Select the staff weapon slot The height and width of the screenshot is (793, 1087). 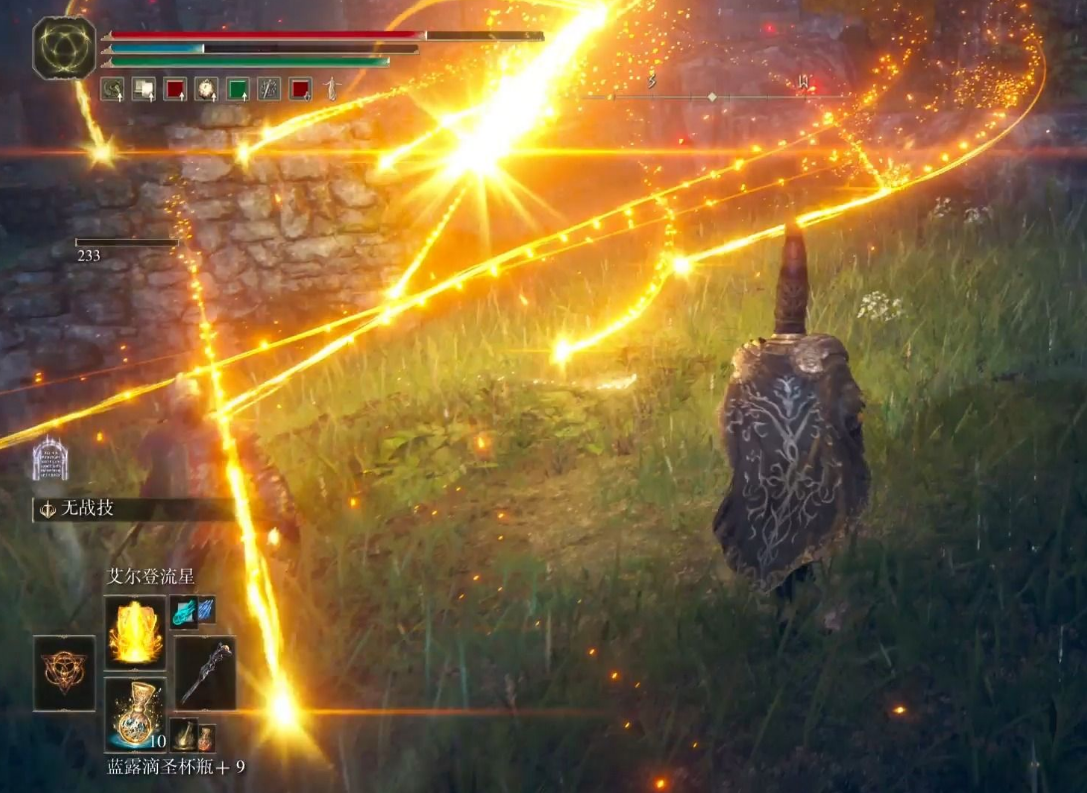click(205, 672)
